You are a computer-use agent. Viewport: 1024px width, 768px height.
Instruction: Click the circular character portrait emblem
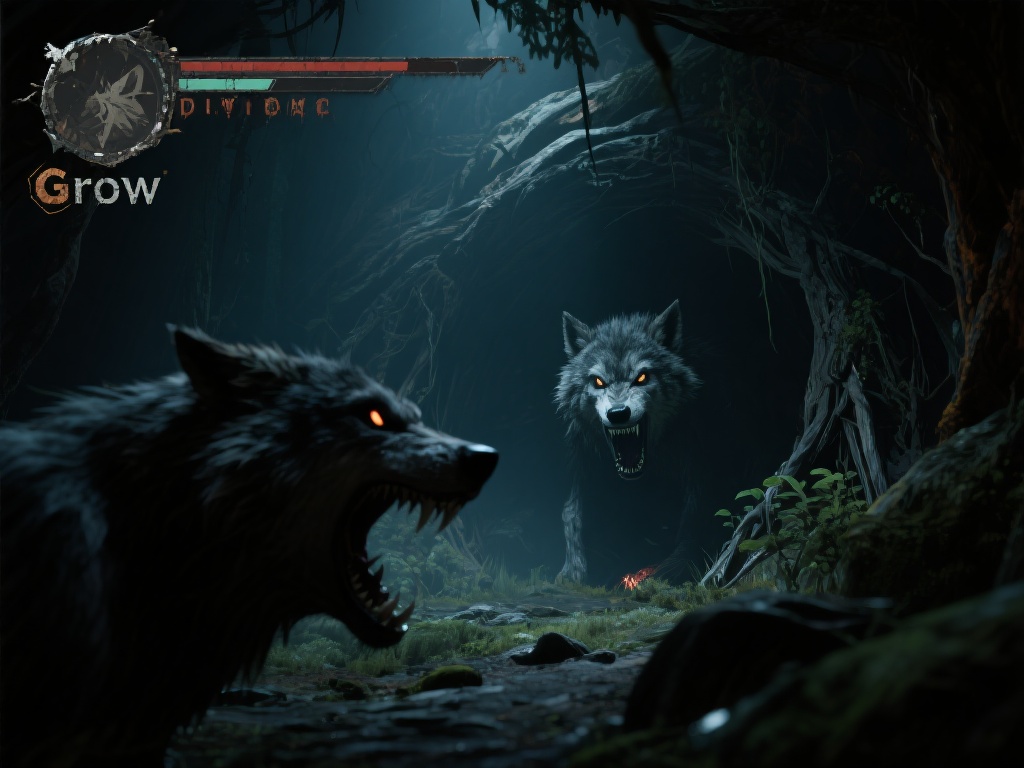point(106,95)
